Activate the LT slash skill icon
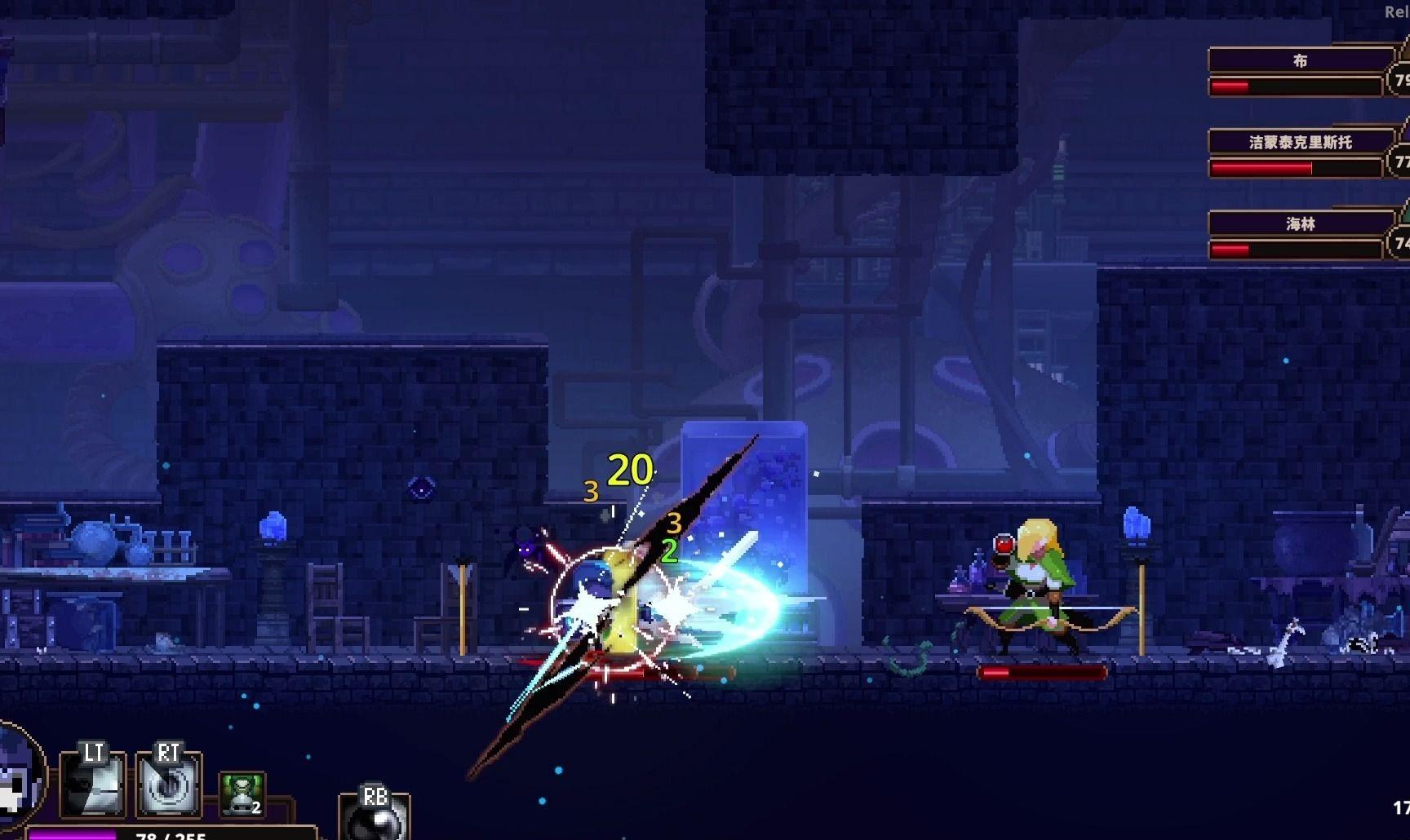This screenshot has height=840, width=1410. pos(92,785)
